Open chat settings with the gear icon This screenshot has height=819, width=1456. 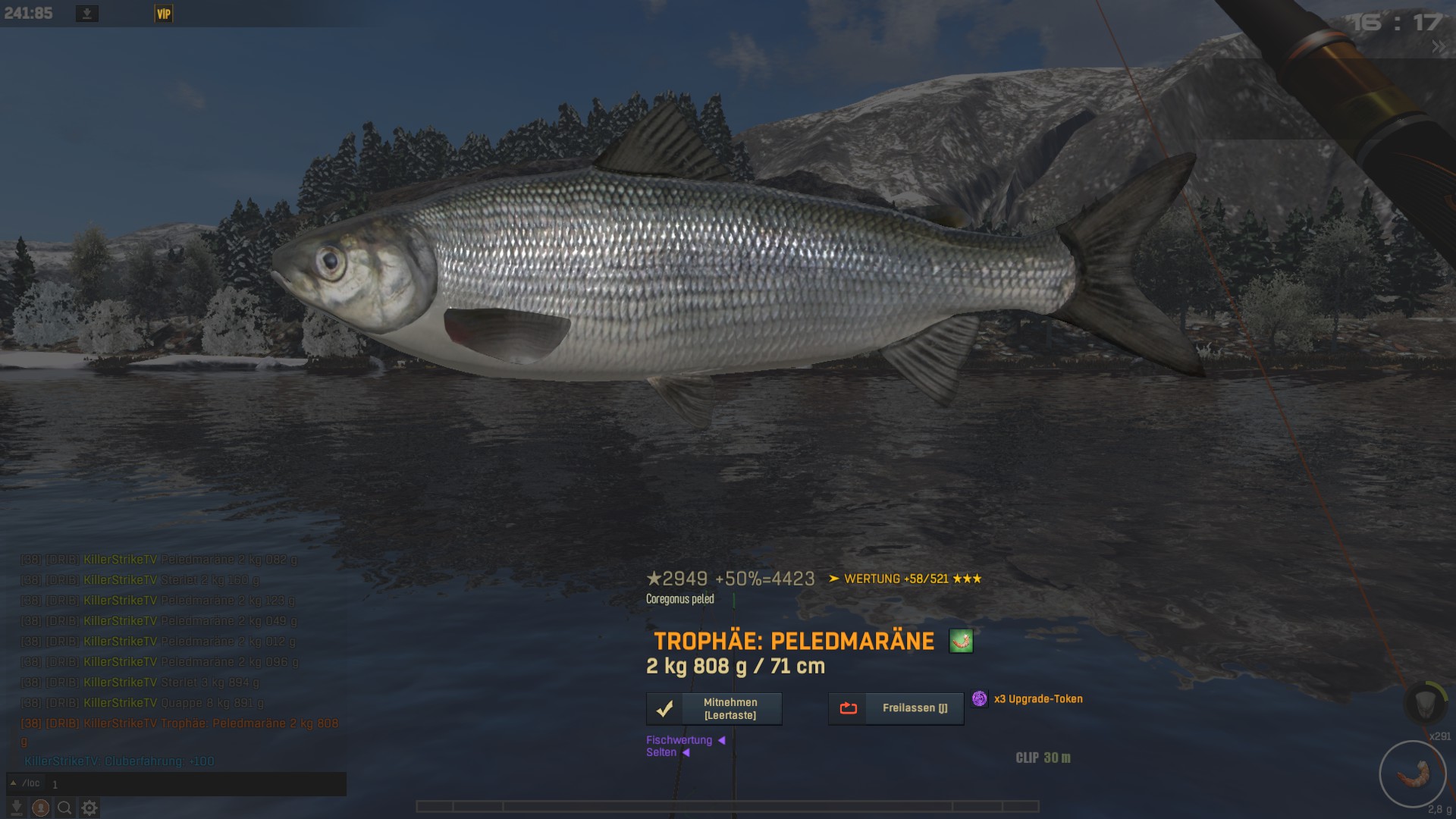click(89, 808)
